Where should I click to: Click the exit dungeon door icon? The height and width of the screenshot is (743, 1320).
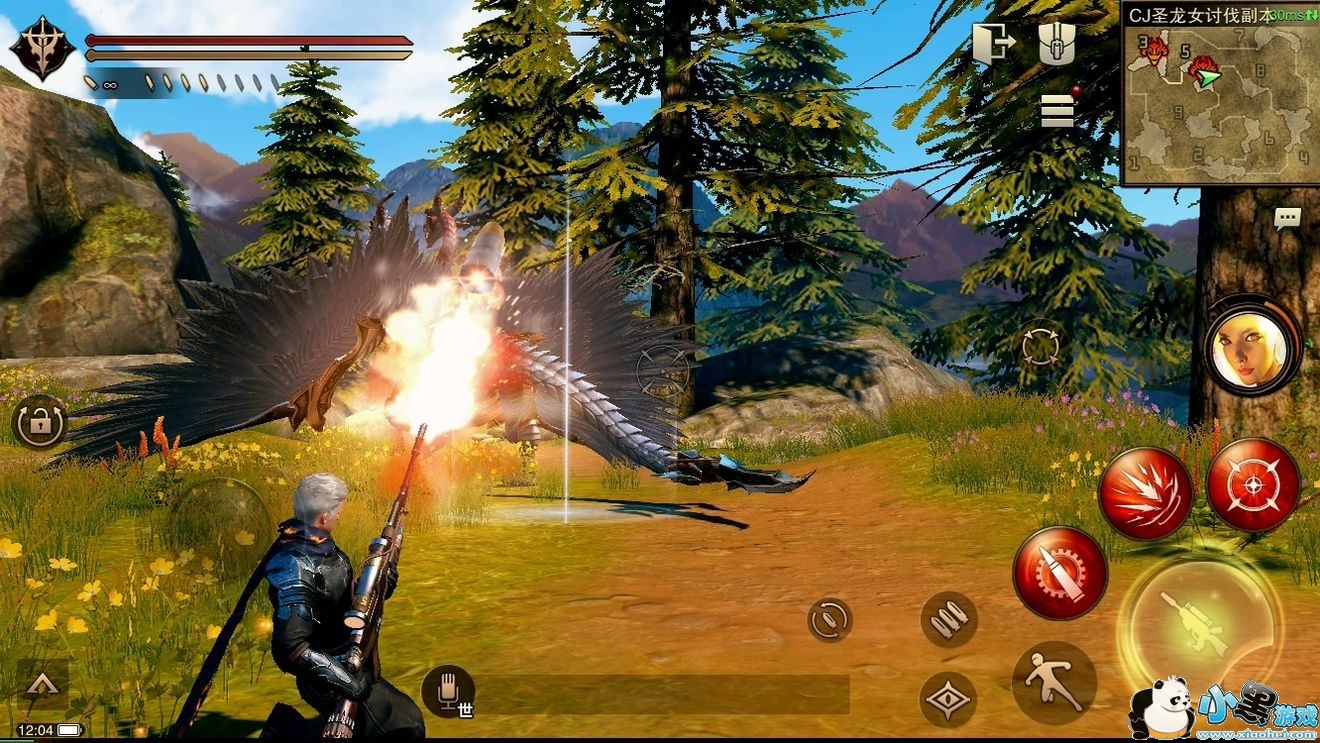[994, 44]
